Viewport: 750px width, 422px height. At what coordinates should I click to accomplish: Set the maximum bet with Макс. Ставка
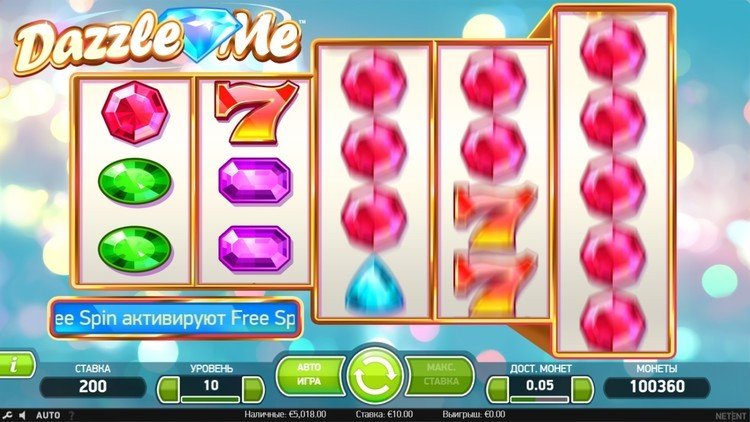[x=442, y=373]
